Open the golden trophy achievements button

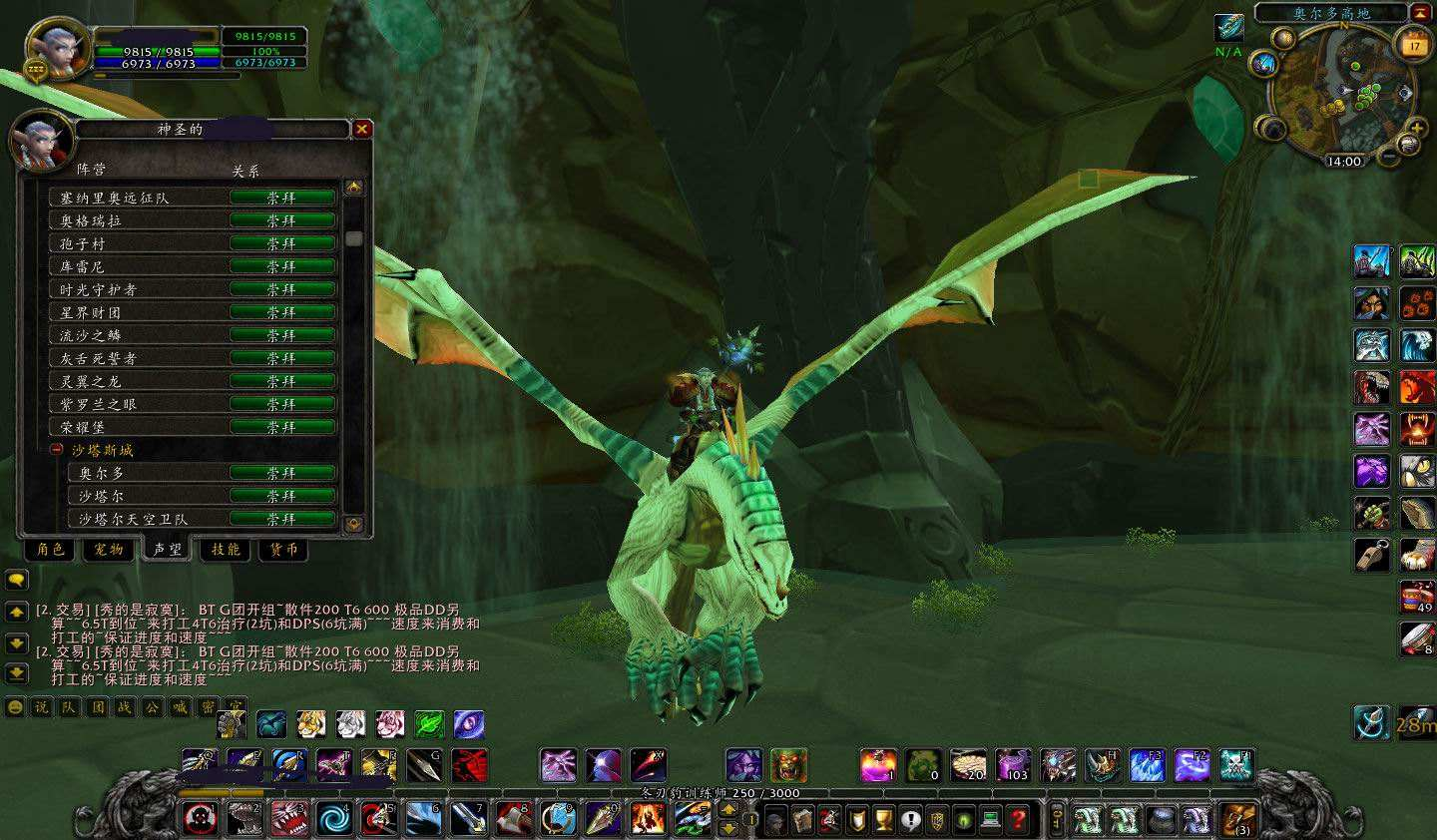(882, 820)
